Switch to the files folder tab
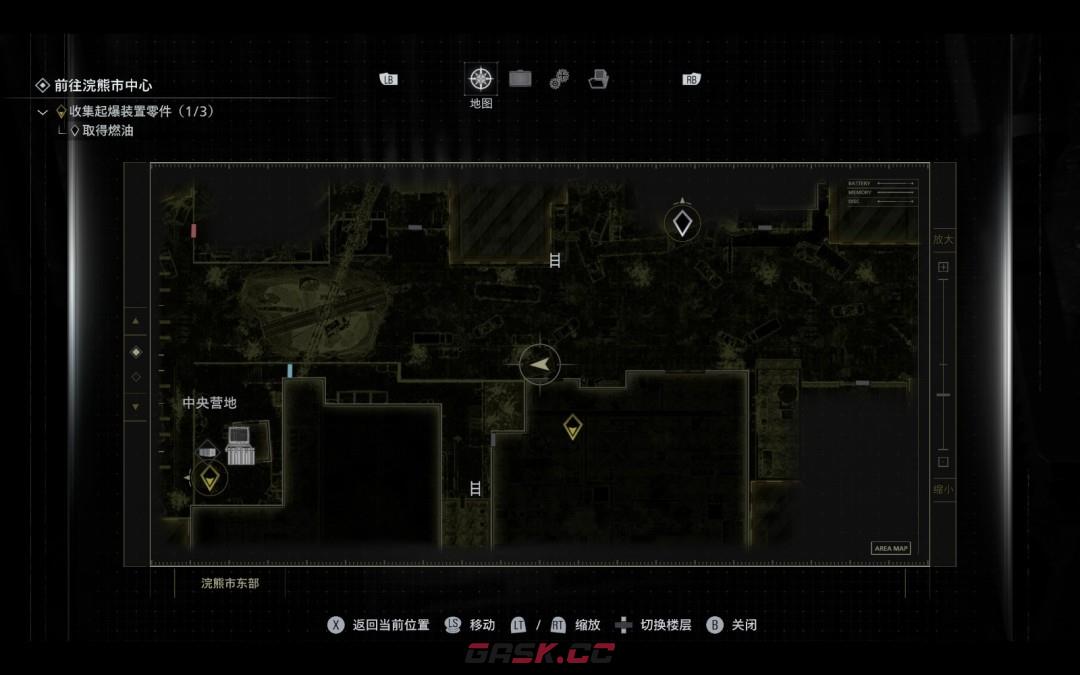 point(599,79)
